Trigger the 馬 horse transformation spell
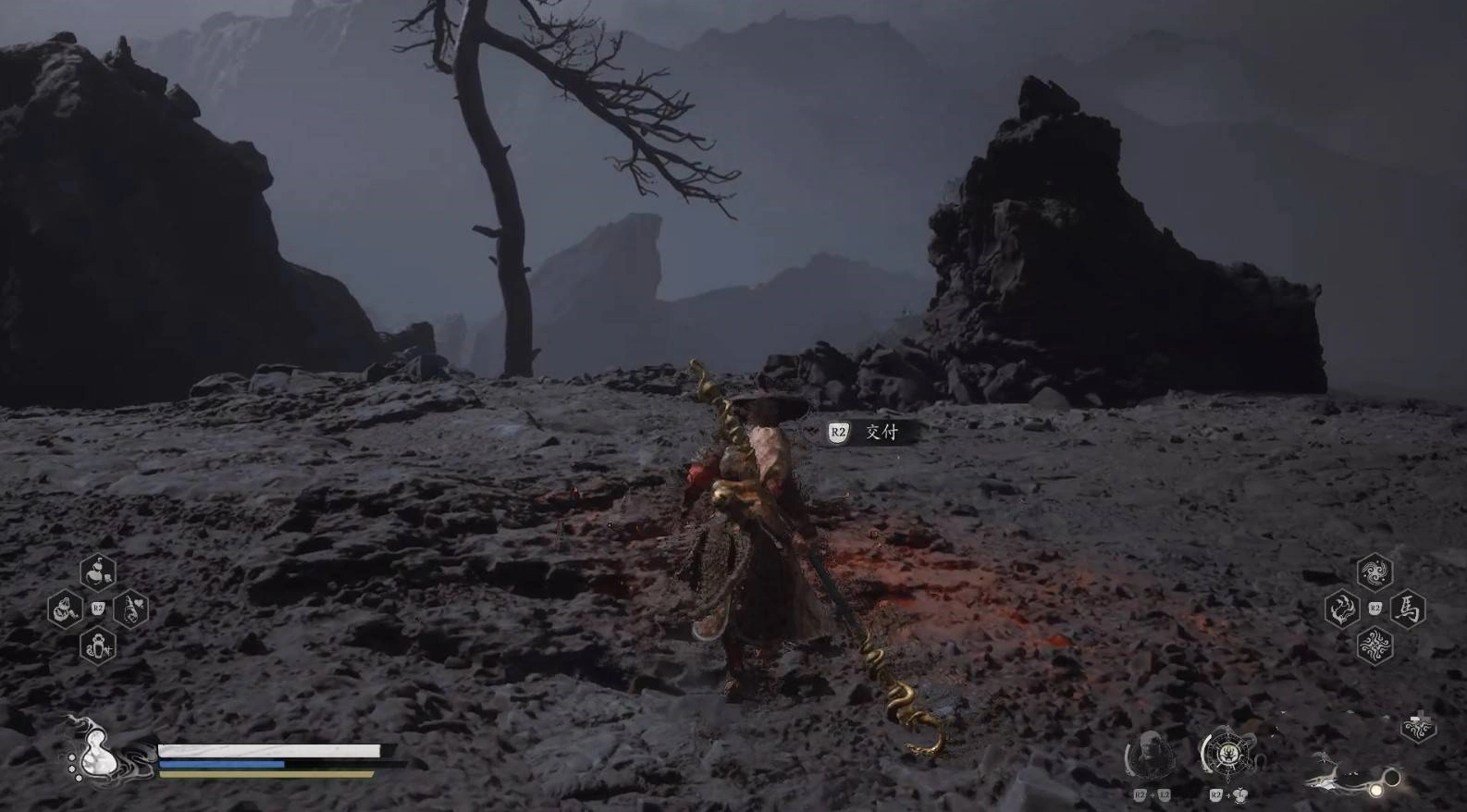The image size is (1467, 812). click(x=1408, y=609)
